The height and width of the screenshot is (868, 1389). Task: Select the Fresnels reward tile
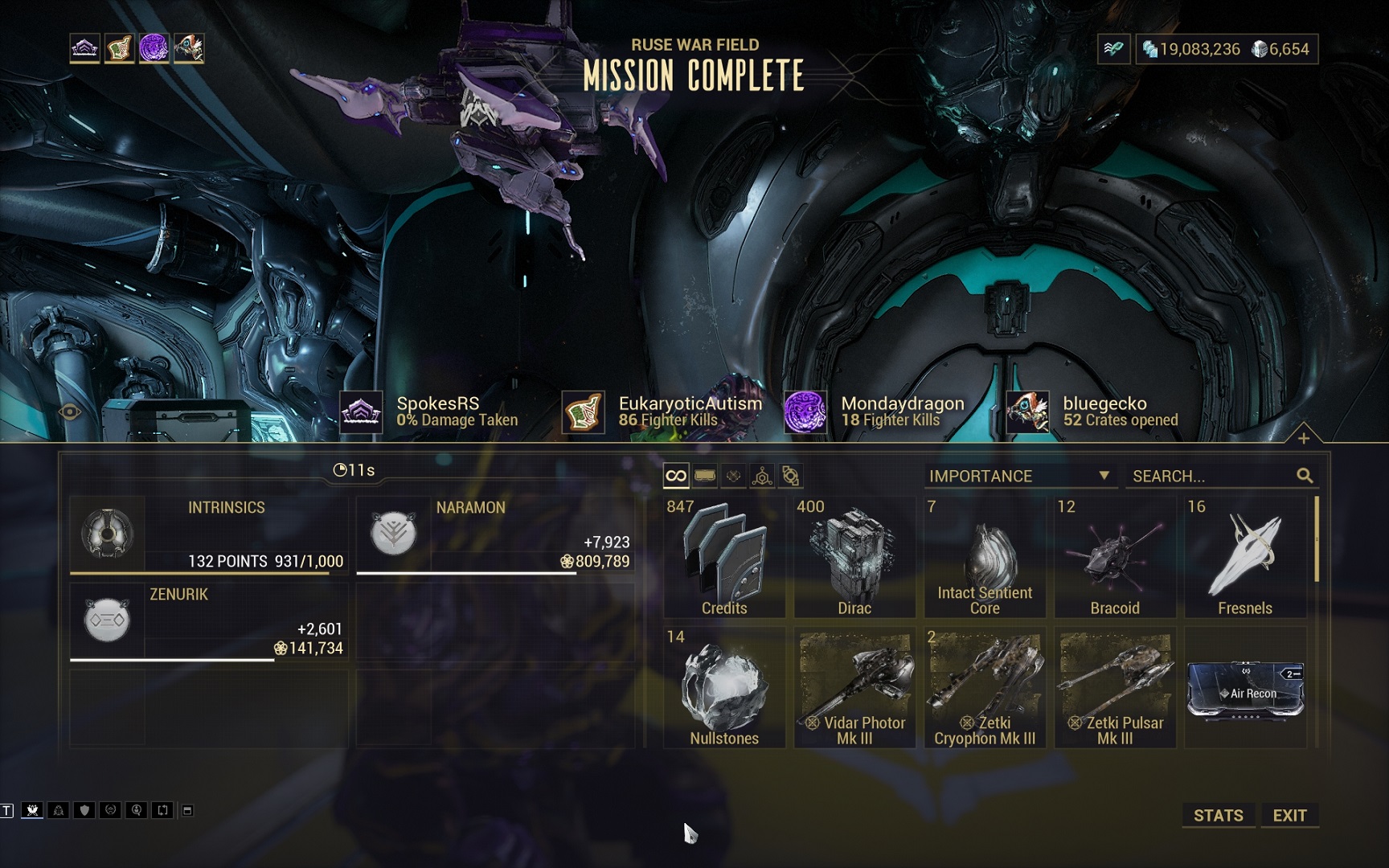[1245, 557]
